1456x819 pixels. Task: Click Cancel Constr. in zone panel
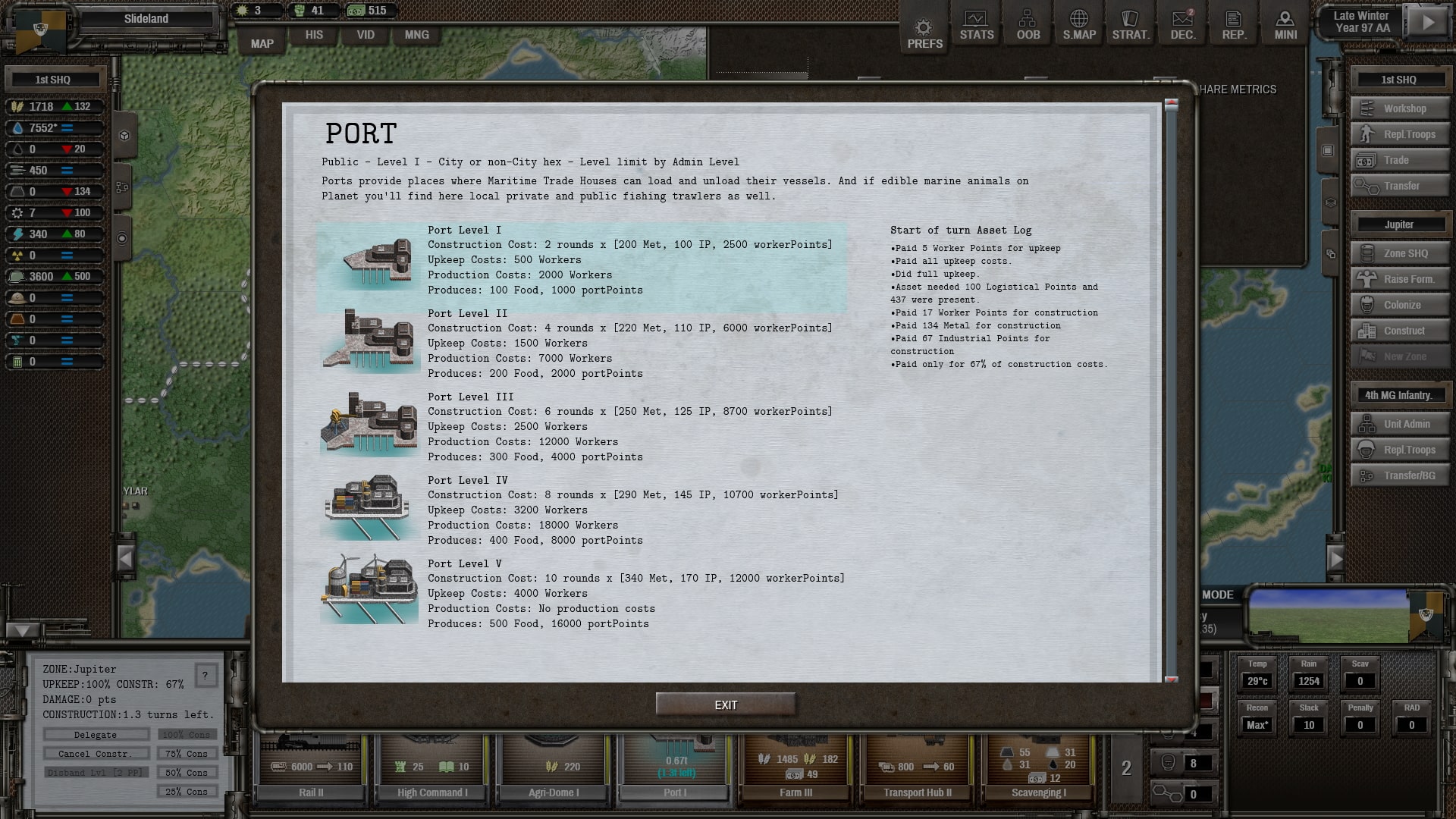pyautogui.click(x=96, y=754)
